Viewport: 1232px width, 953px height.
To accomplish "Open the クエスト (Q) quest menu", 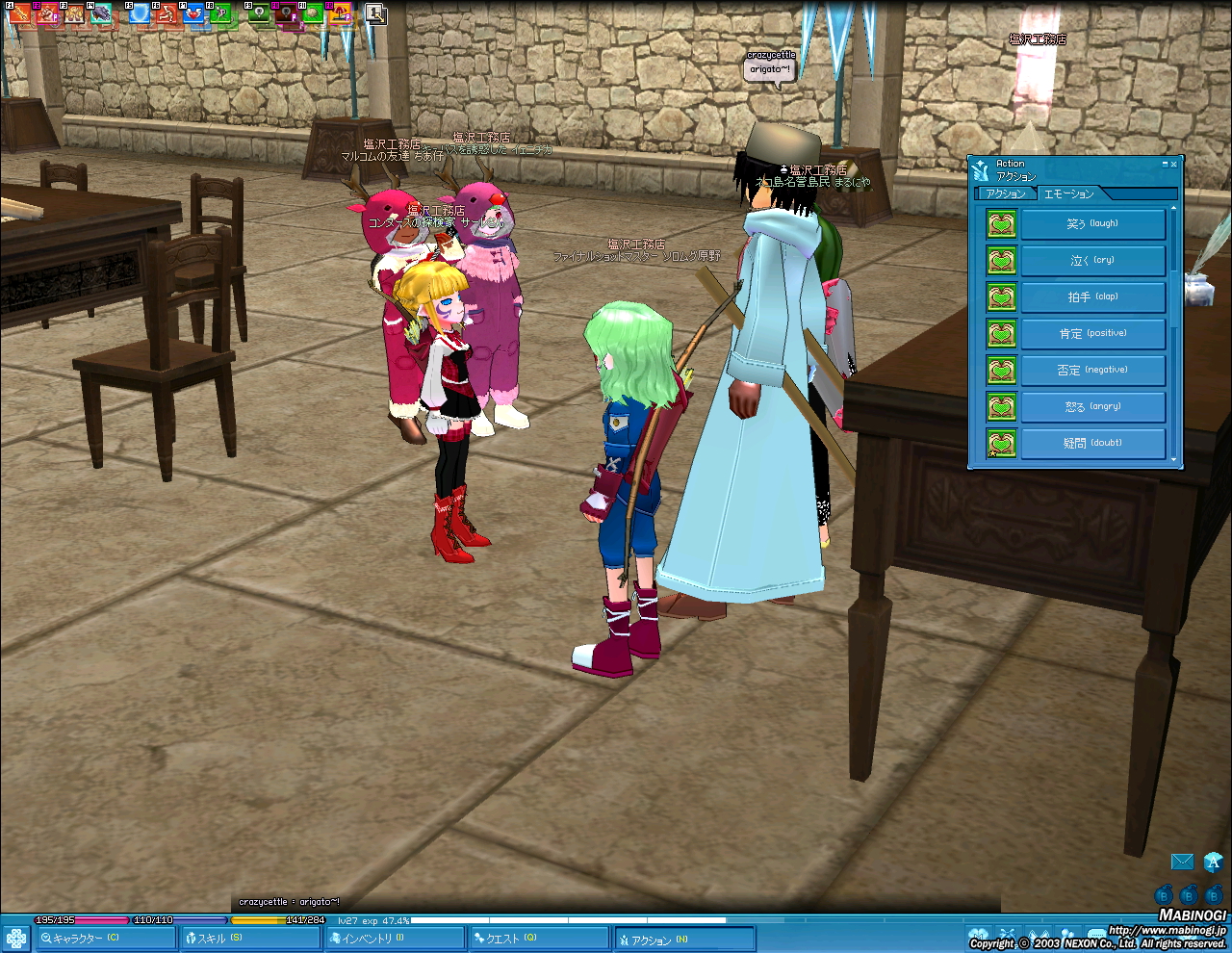I will tap(539, 939).
